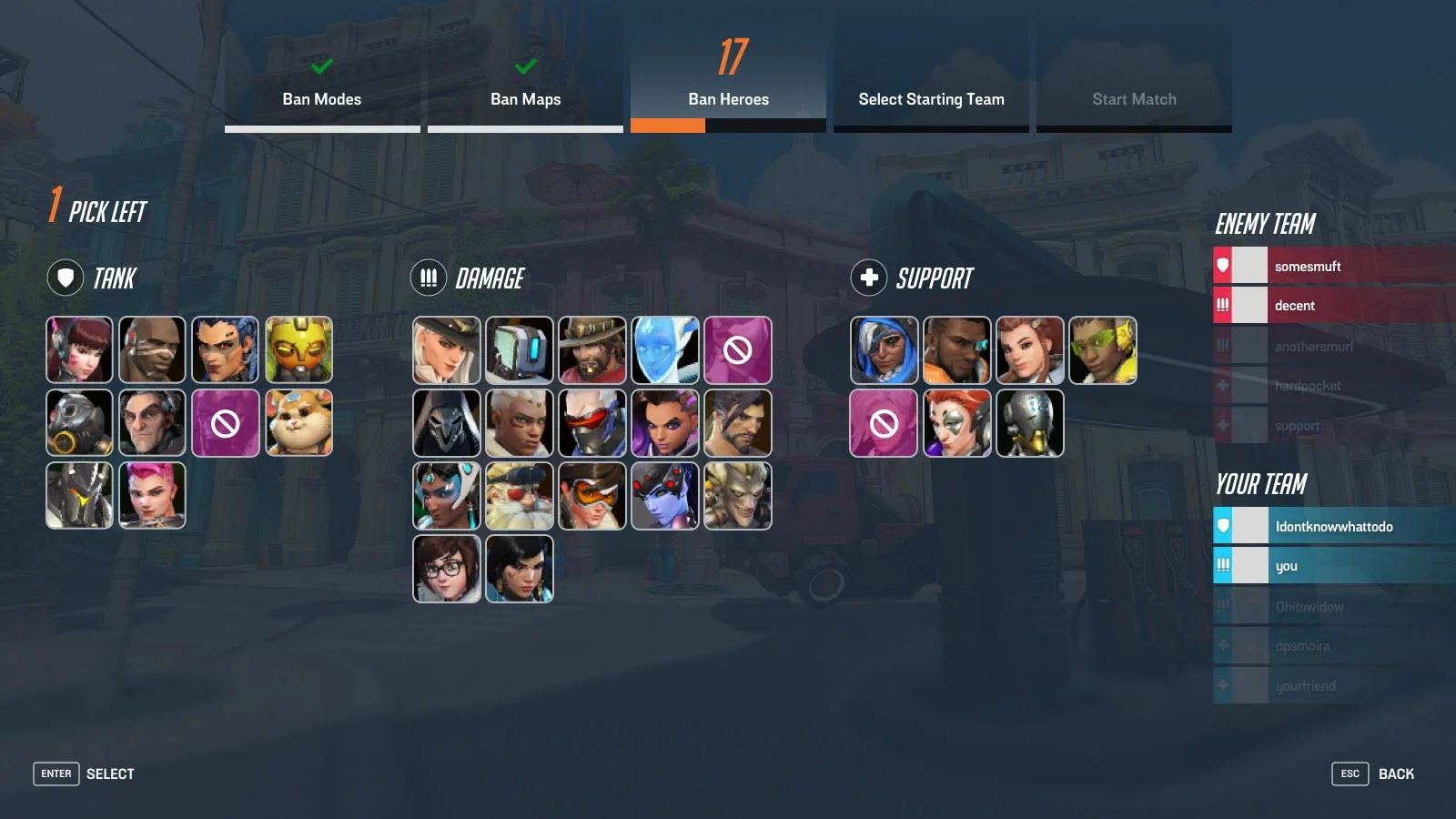The height and width of the screenshot is (819, 1456).
Task: Select D.Va's portrait in the Tank list
Action: (x=80, y=350)
